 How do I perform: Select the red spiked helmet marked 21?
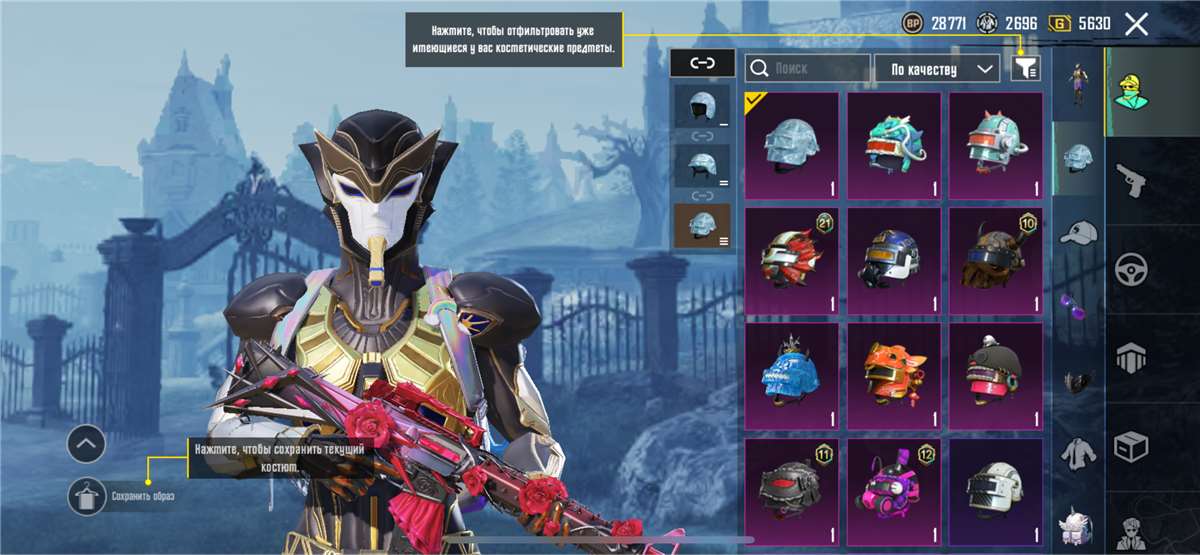pos(792,260)
